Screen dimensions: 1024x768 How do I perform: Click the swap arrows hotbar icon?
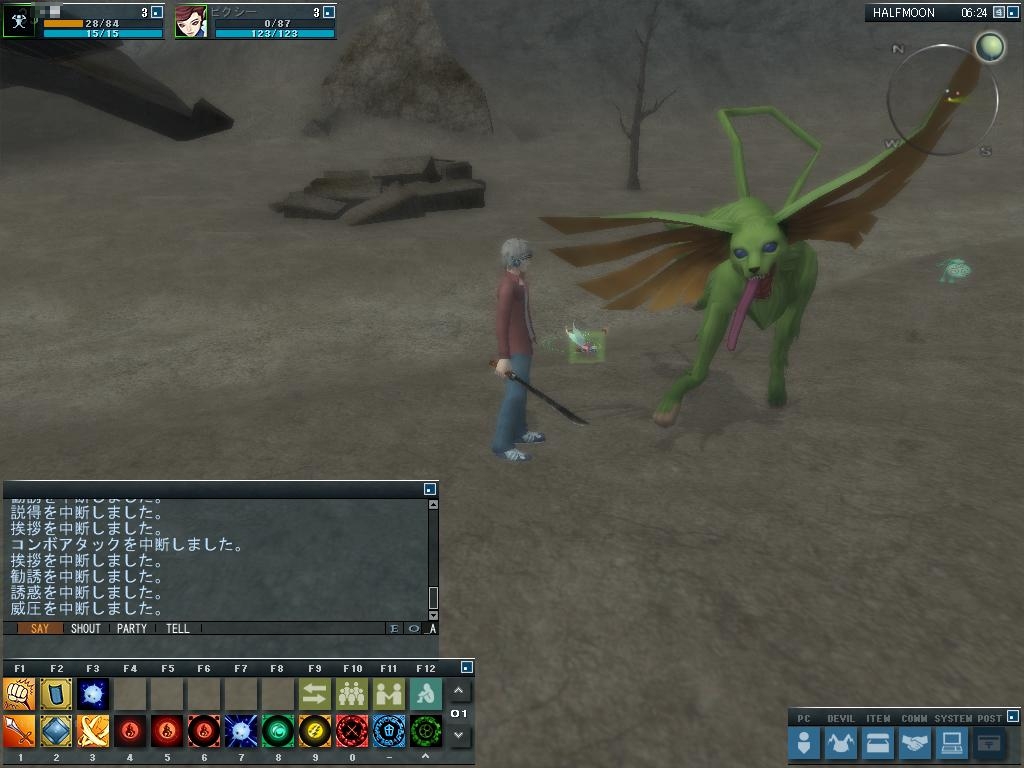coord(314,694)
